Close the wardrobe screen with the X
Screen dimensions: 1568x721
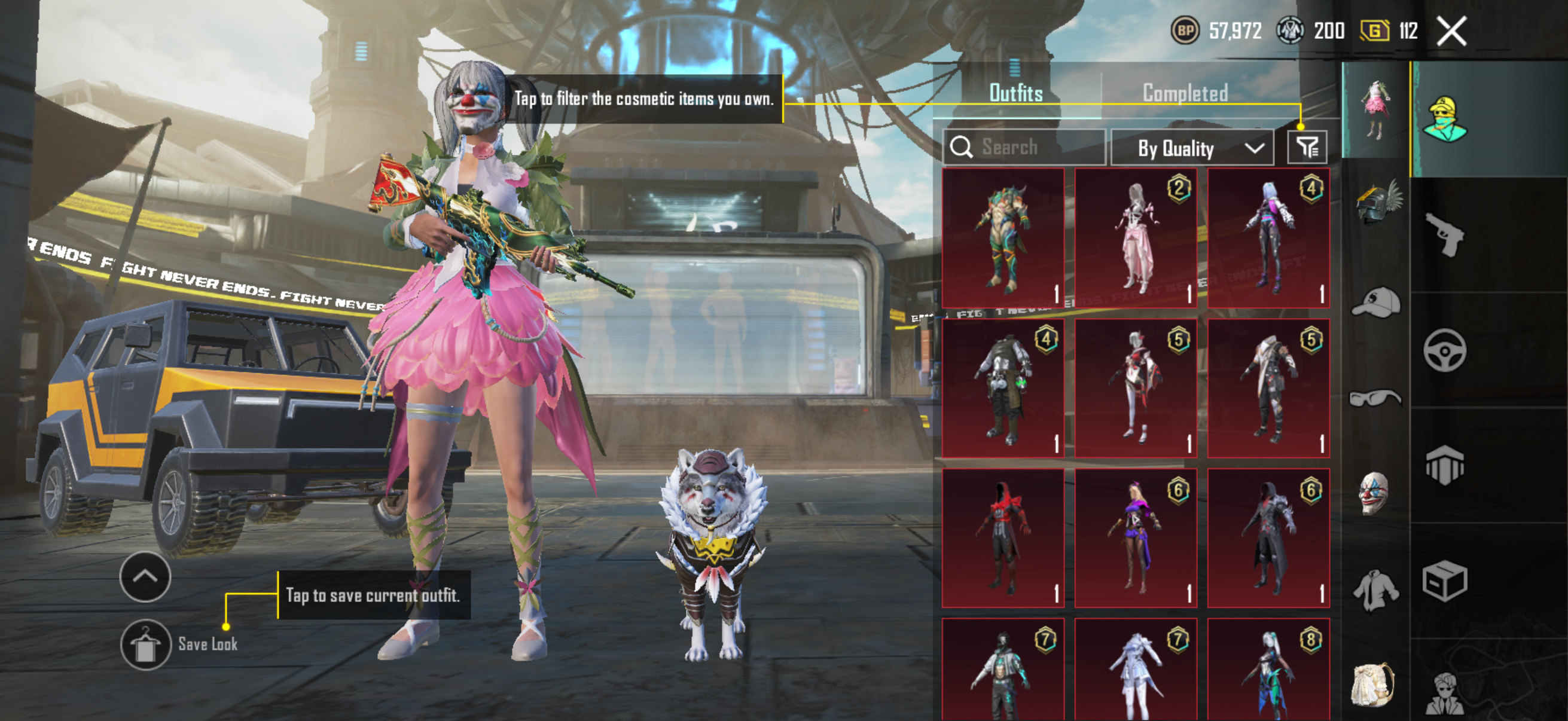click(1451, 31)
